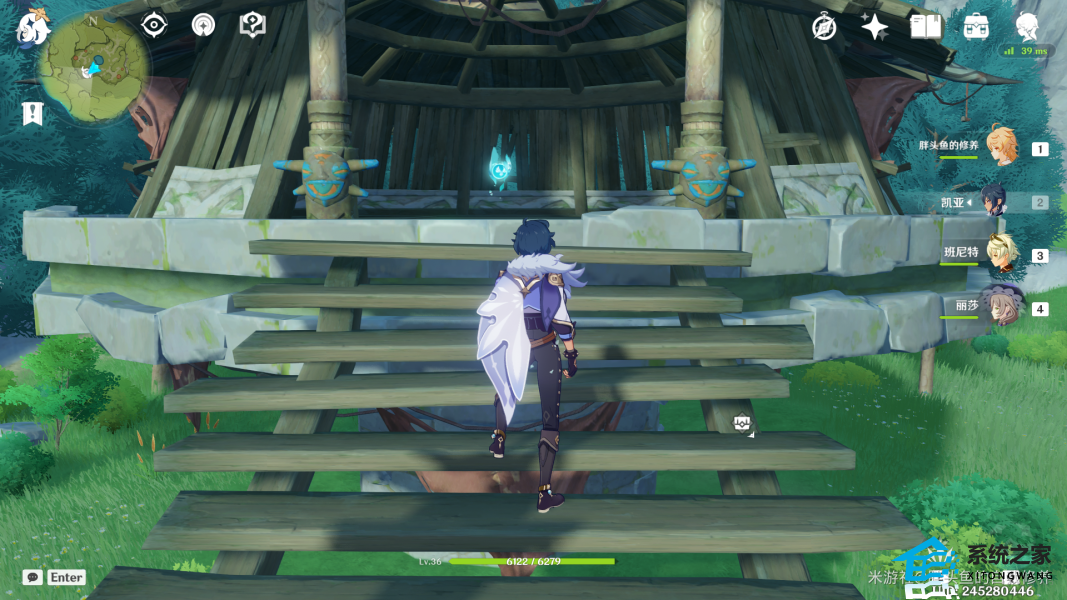Switch to party member 丽莎

tap(1001, 307)
